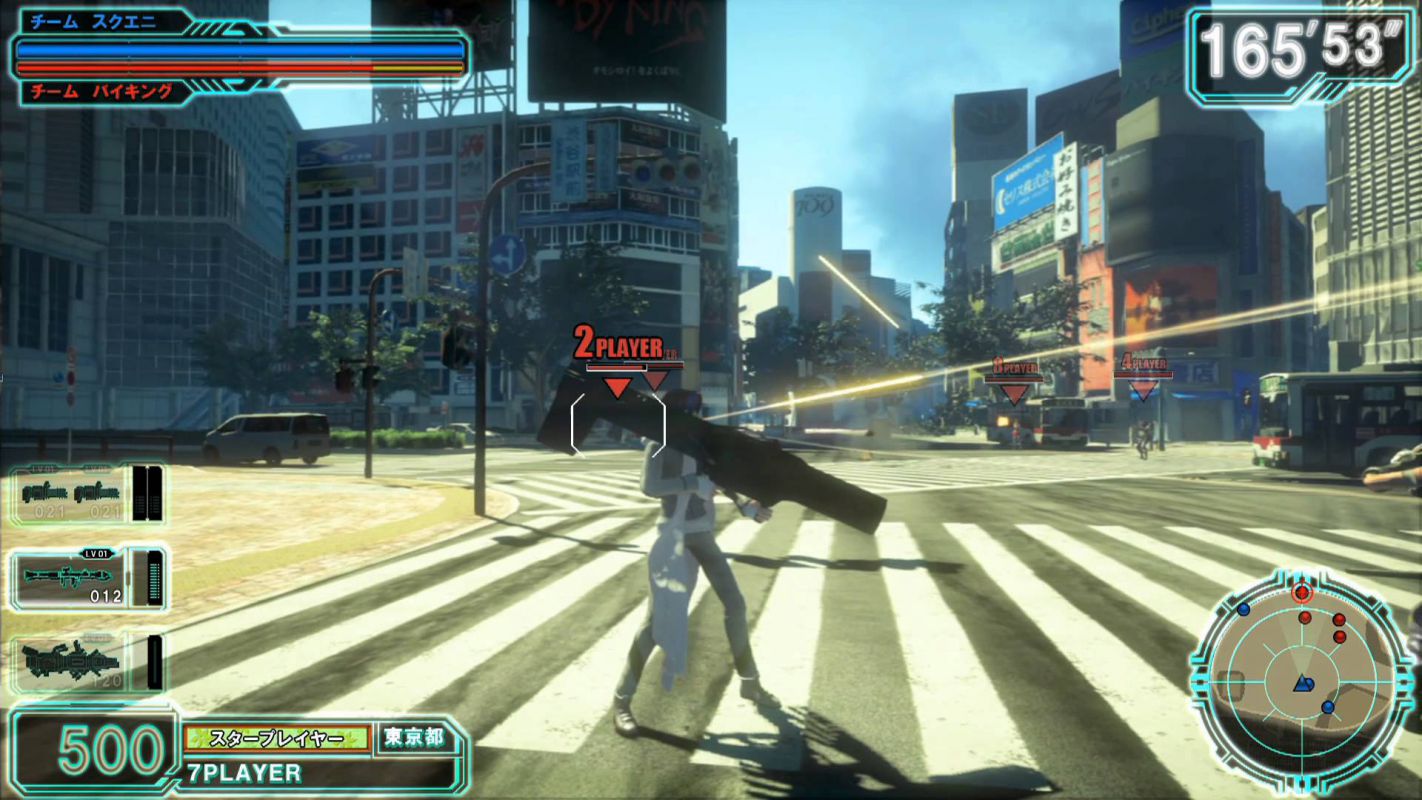Select the dual pistols weapon slot

(x=86, y=494)
